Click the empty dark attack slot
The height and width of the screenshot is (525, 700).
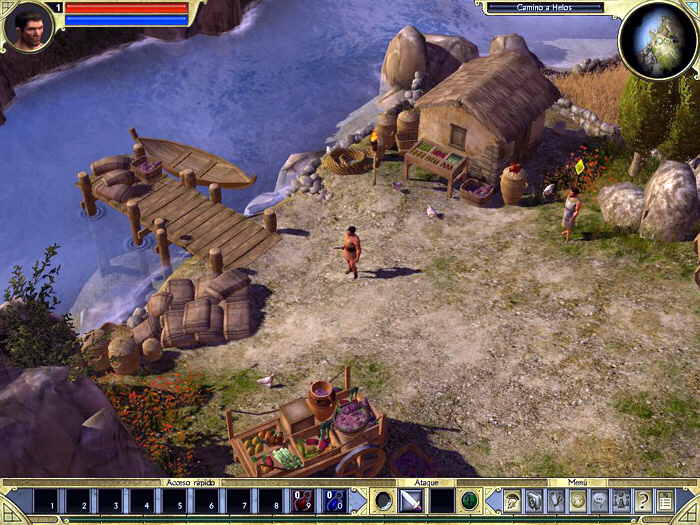pos(441,500)
